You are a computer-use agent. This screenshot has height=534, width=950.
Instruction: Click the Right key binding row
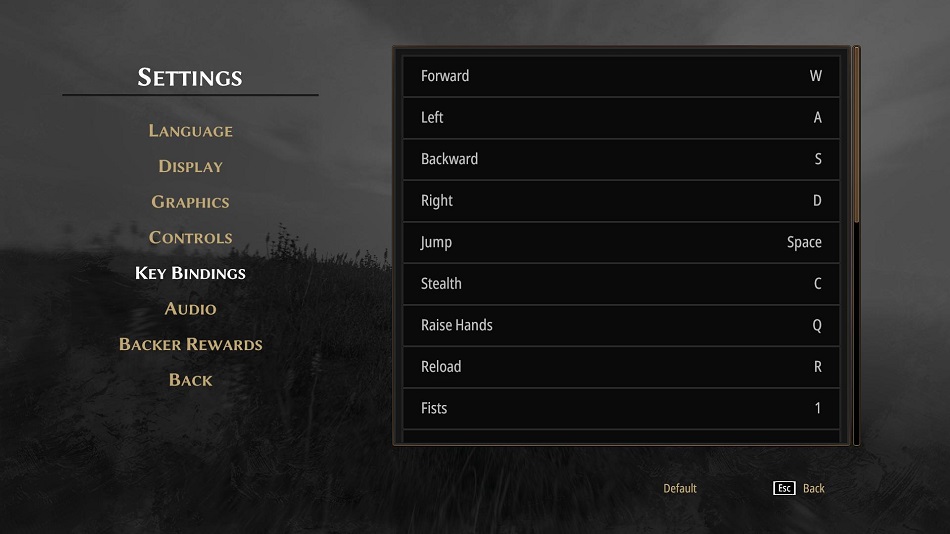[x=620, y=201]
